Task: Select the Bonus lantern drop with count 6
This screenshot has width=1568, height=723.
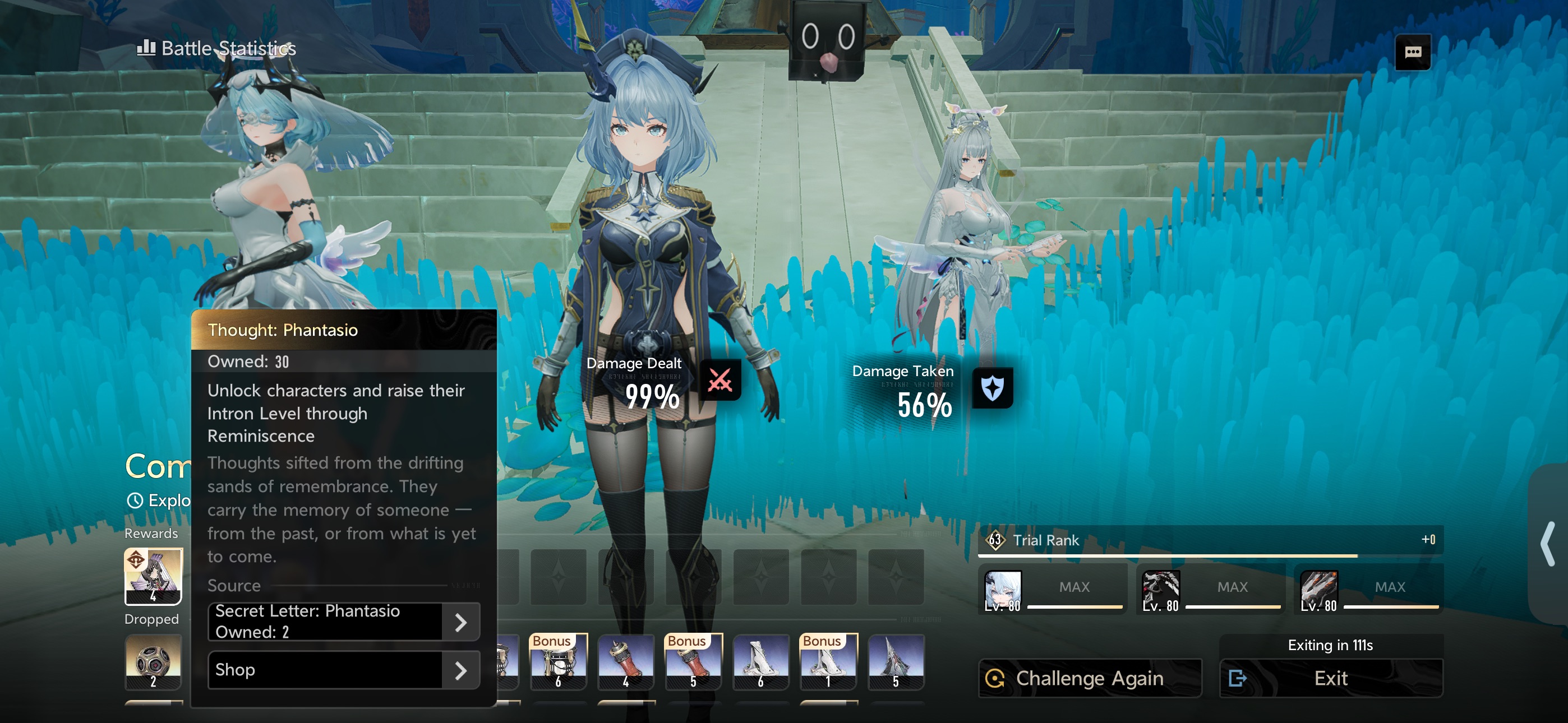Action: 558,661
